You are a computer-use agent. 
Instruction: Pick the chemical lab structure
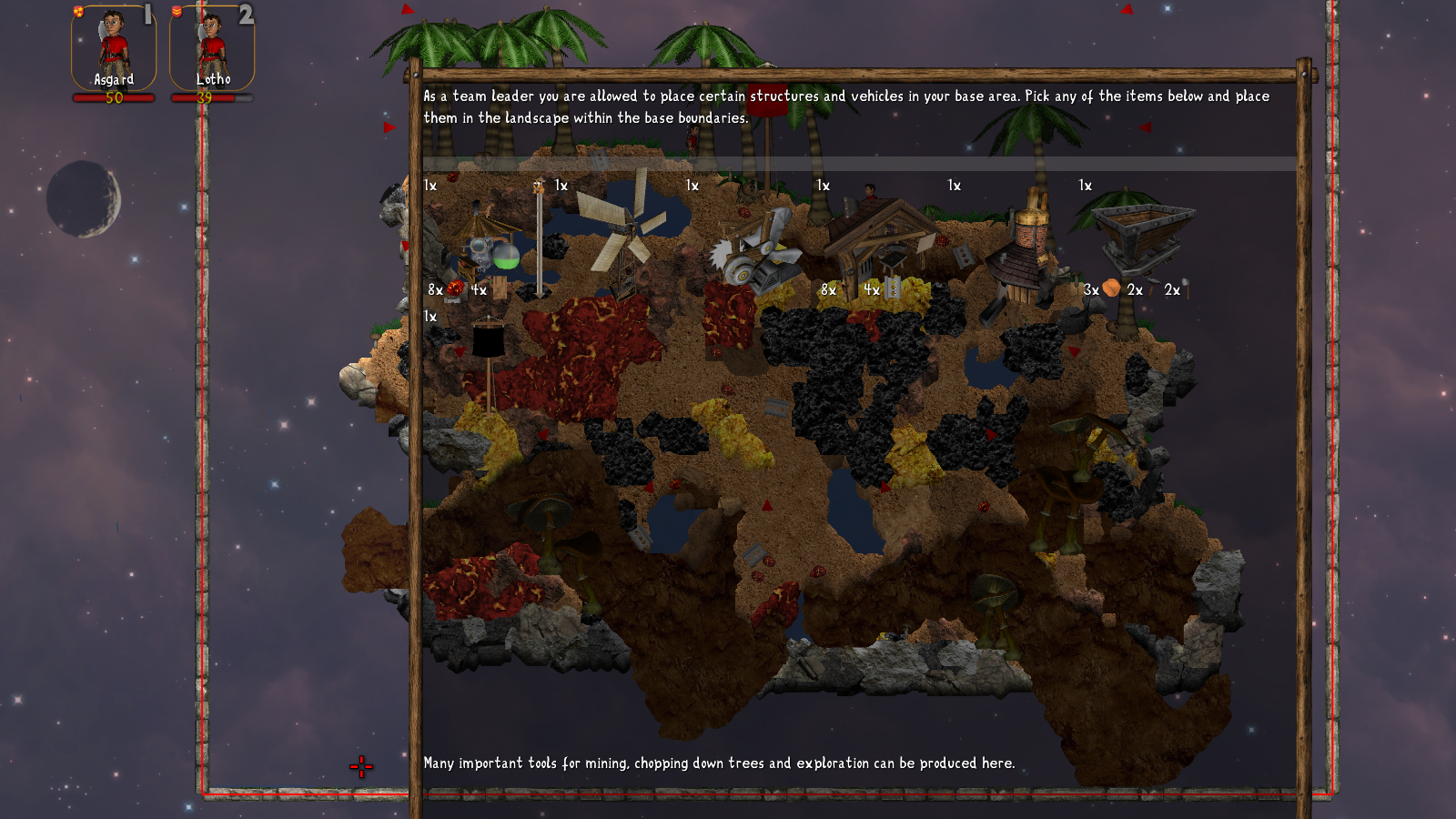click(488, 243)
